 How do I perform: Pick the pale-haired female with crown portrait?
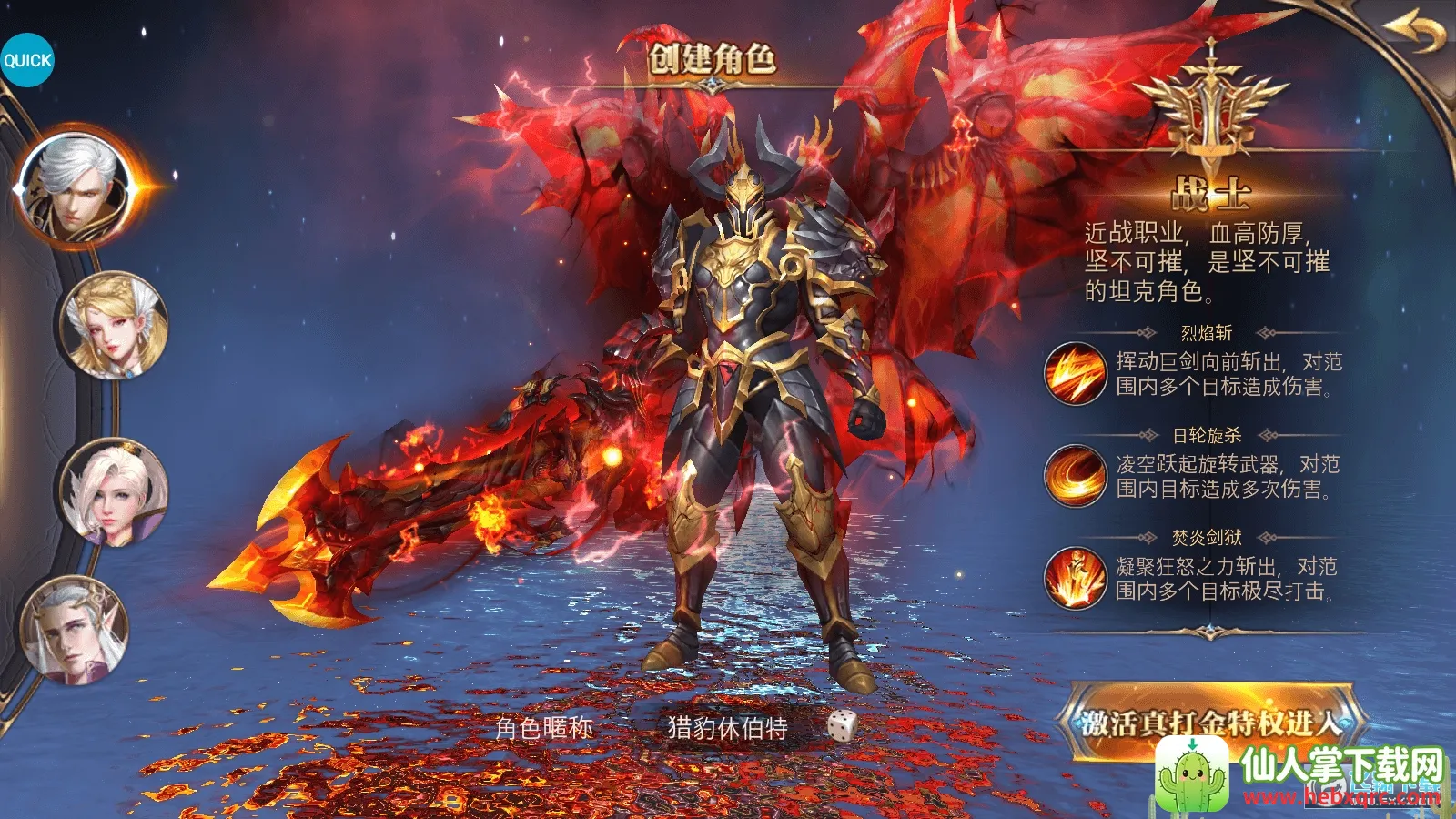[x=115, y=492]
